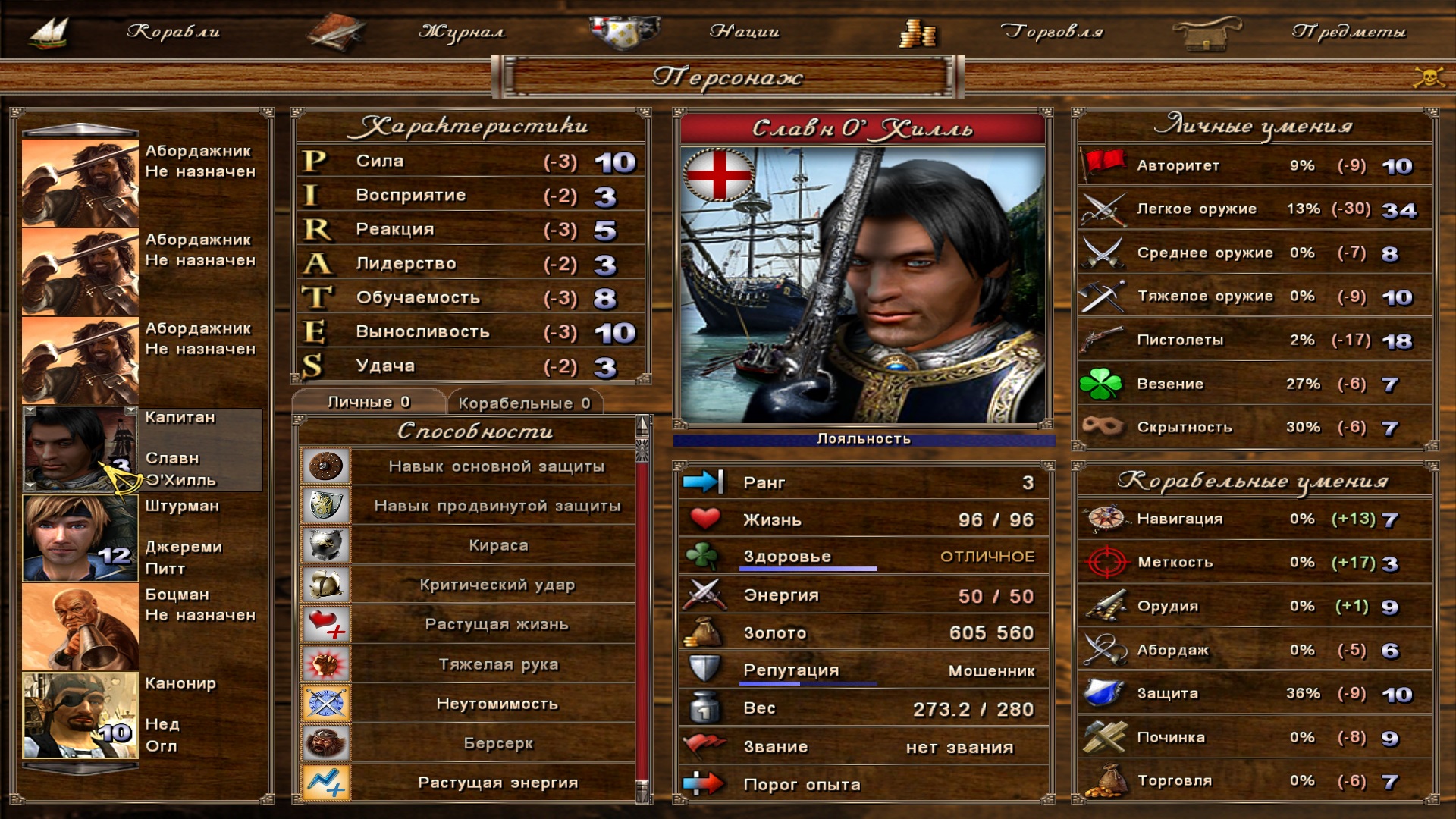Select the Кираса ability
The height and width of the screenshot is (819, 1456).
(497, 545)
